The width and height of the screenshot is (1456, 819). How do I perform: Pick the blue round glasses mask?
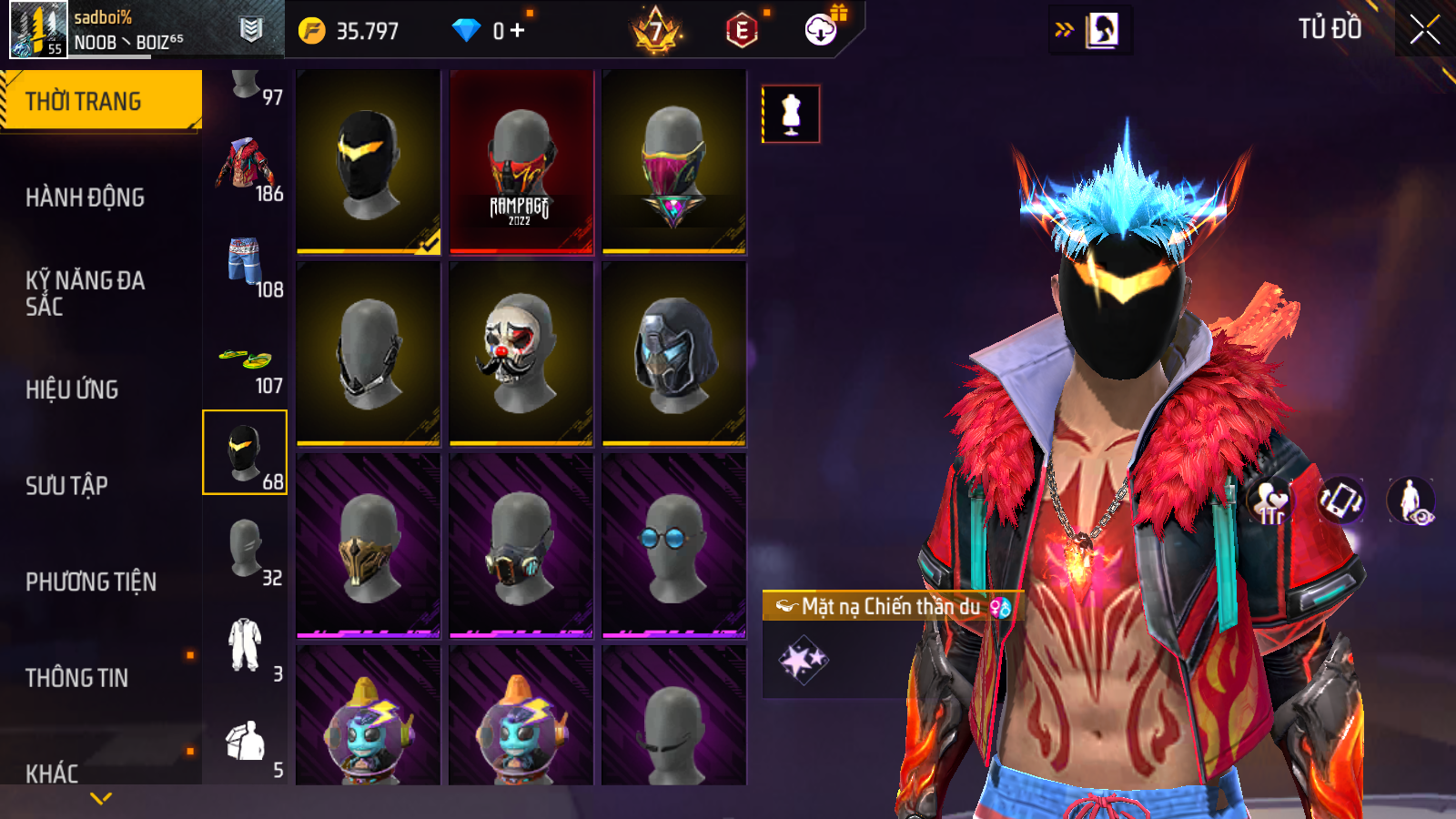[674, 546]
